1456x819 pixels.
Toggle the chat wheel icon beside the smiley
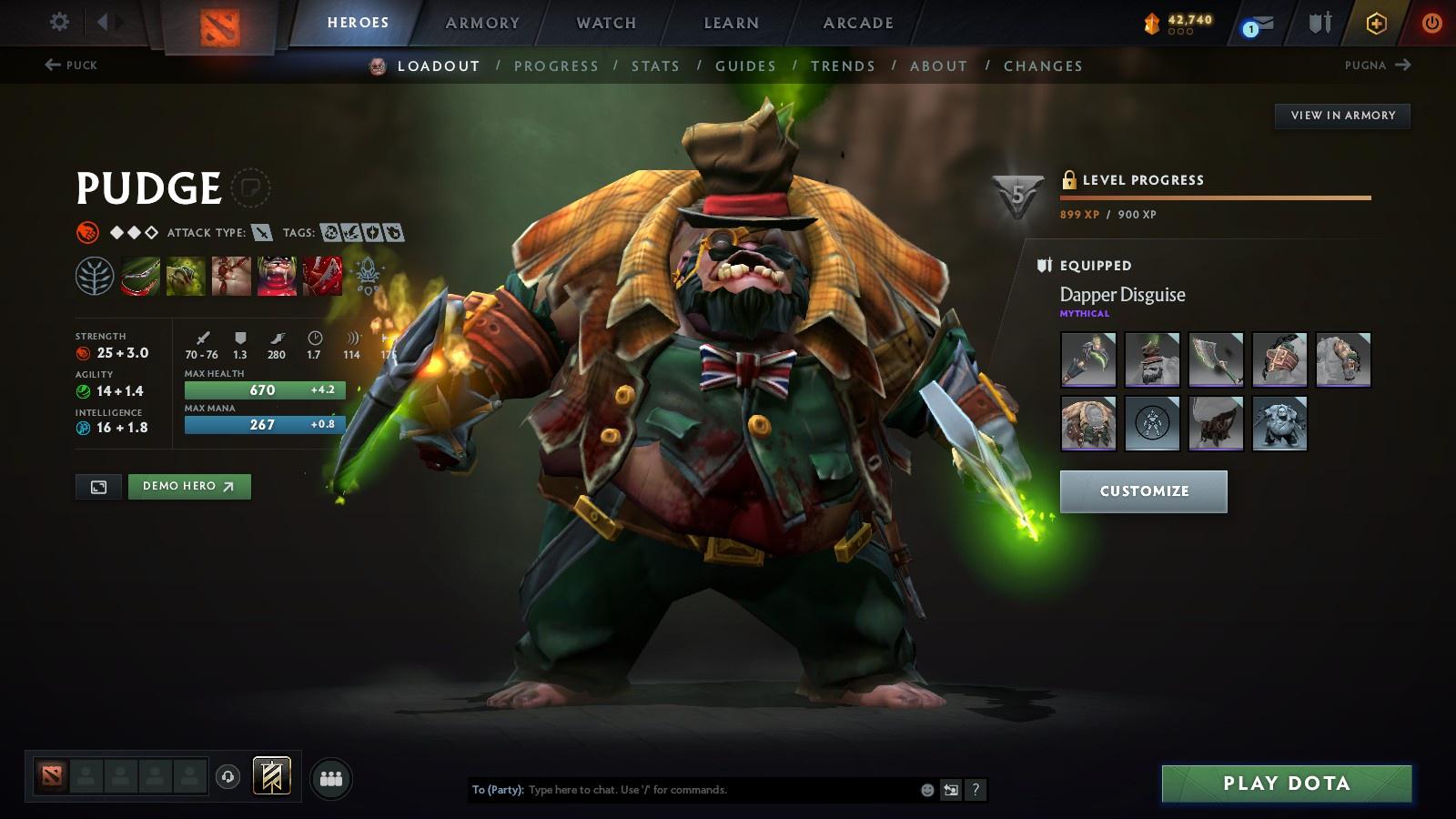(950, 790)
